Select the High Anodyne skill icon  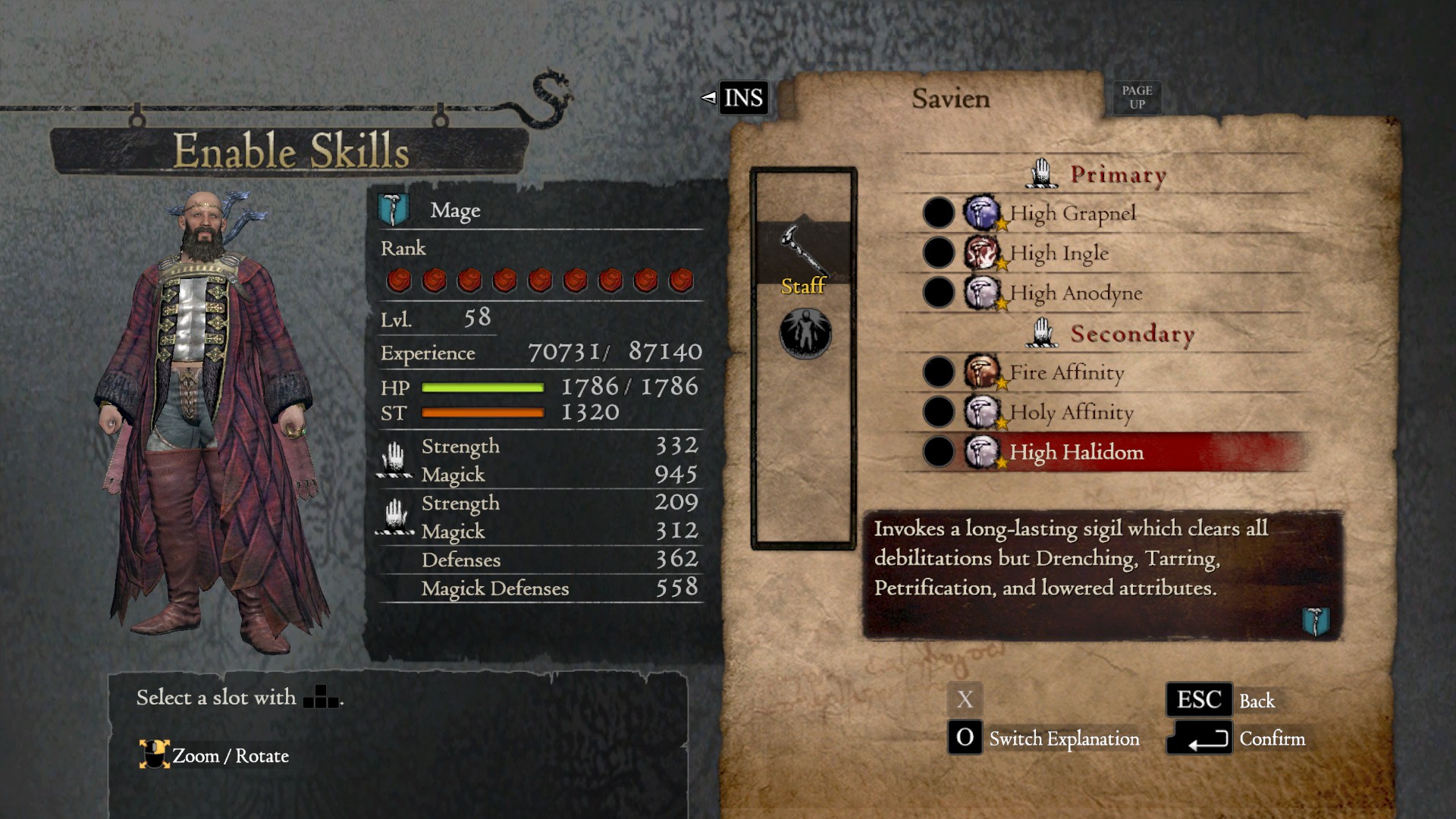click(981, 293)
